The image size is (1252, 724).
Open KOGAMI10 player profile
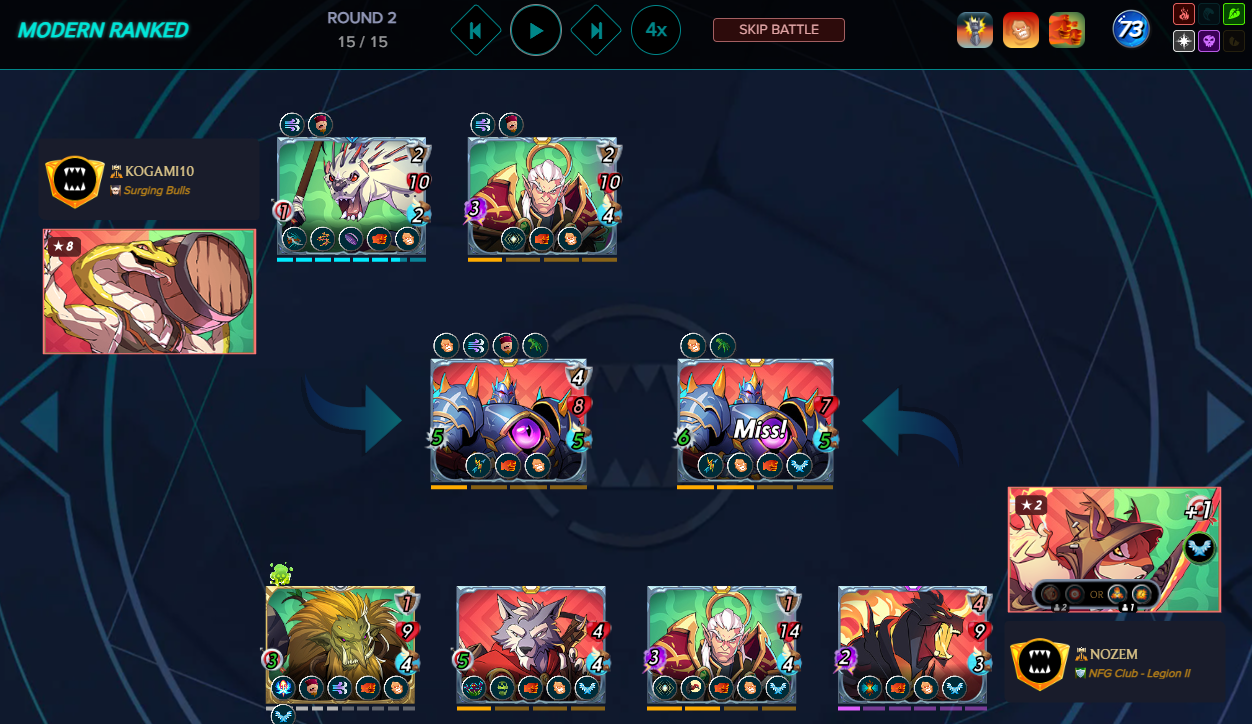(x=153, y=172)
